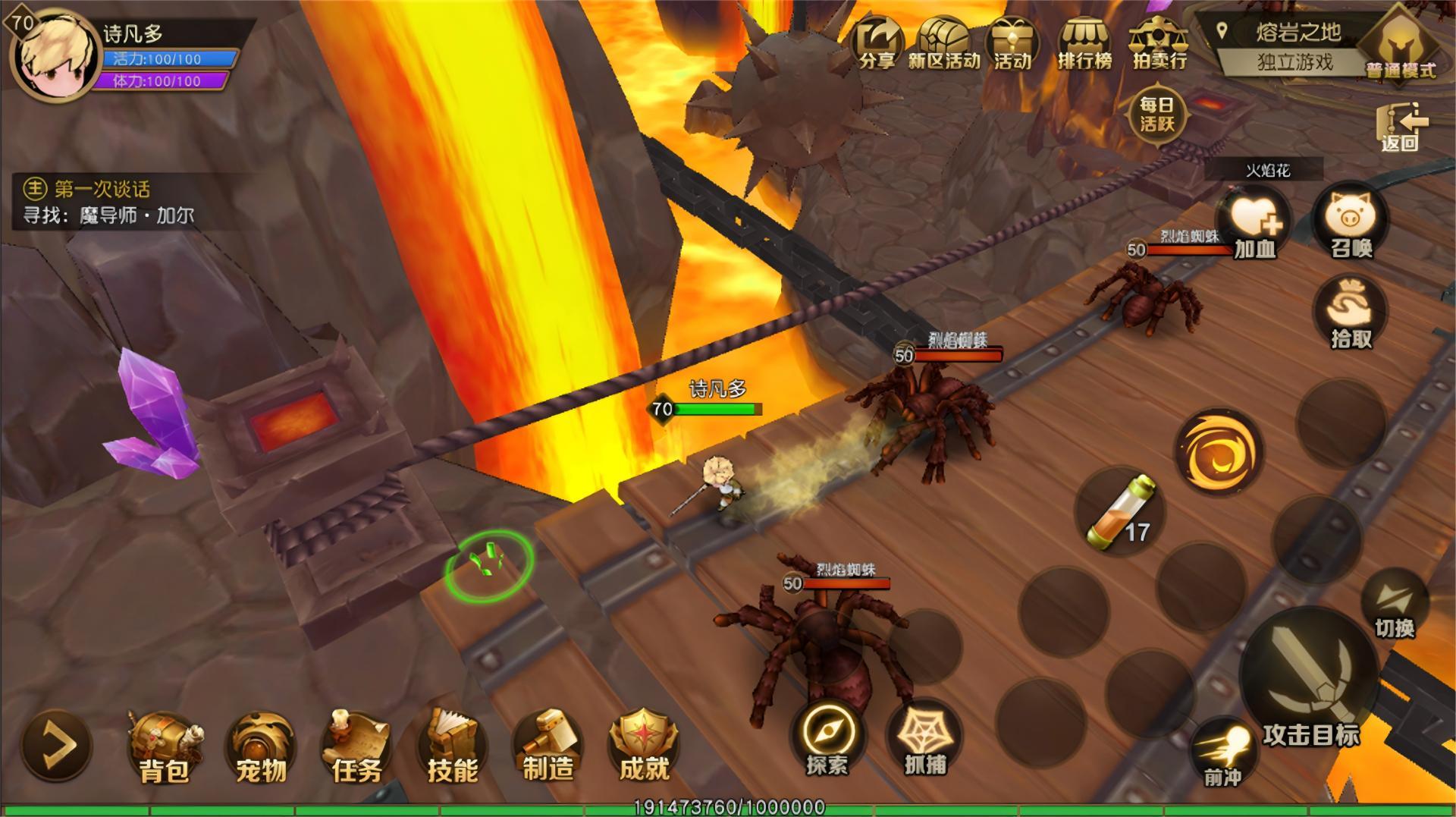This screenshot has height=817, width=1456.
Task: Open the 制造 crafting menu
Action: [548, 748]
